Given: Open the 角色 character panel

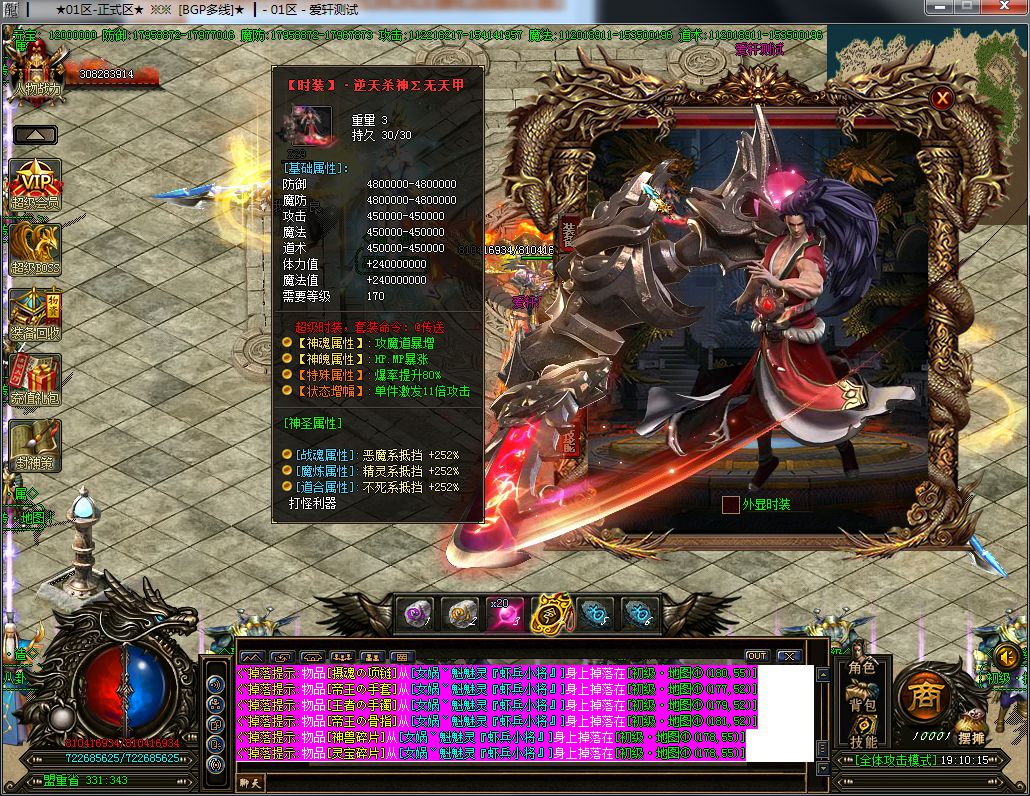Looking at the screenshot, I should 862,668.
